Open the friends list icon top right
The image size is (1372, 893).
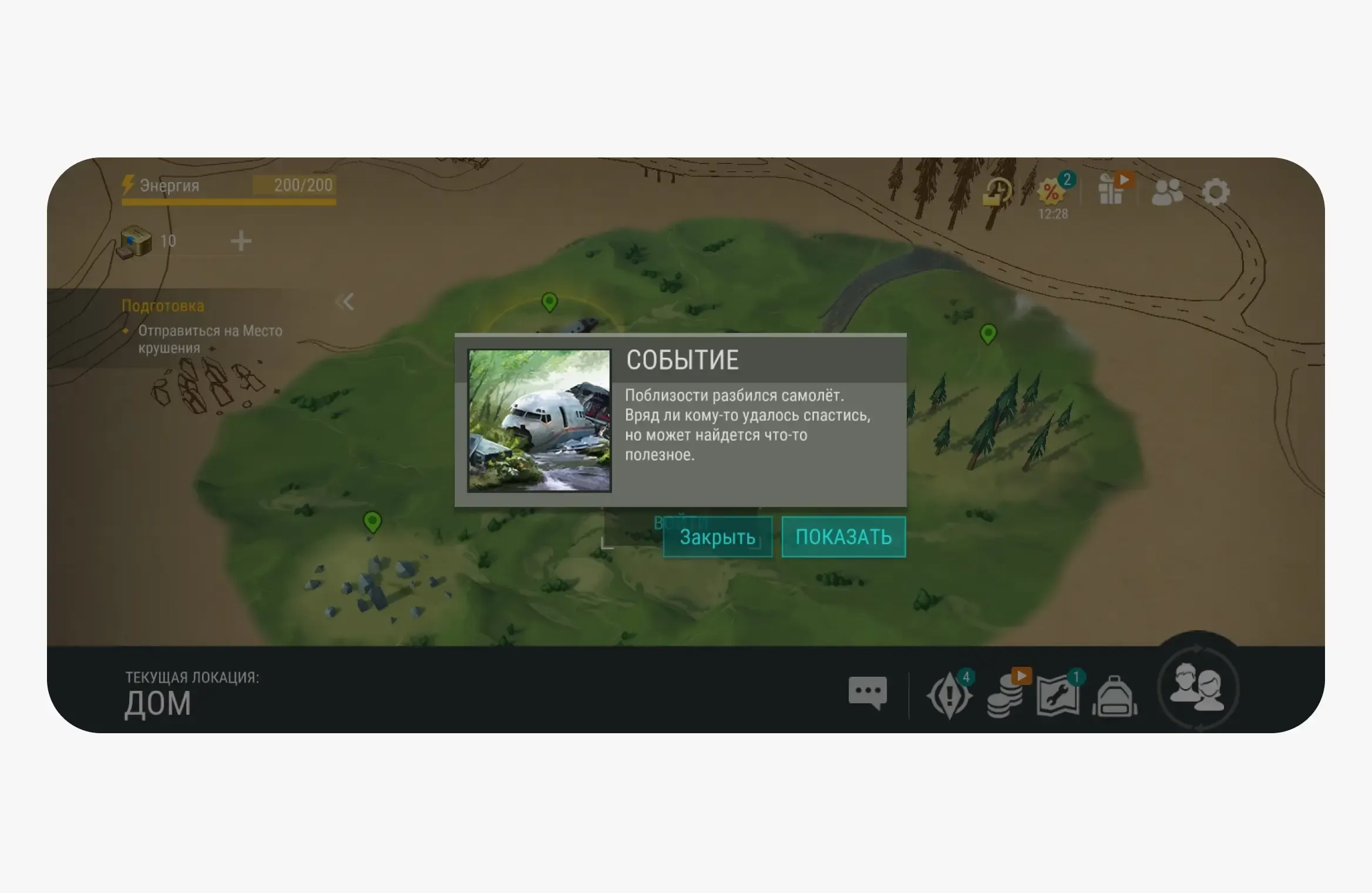(x=1167, y=192)
